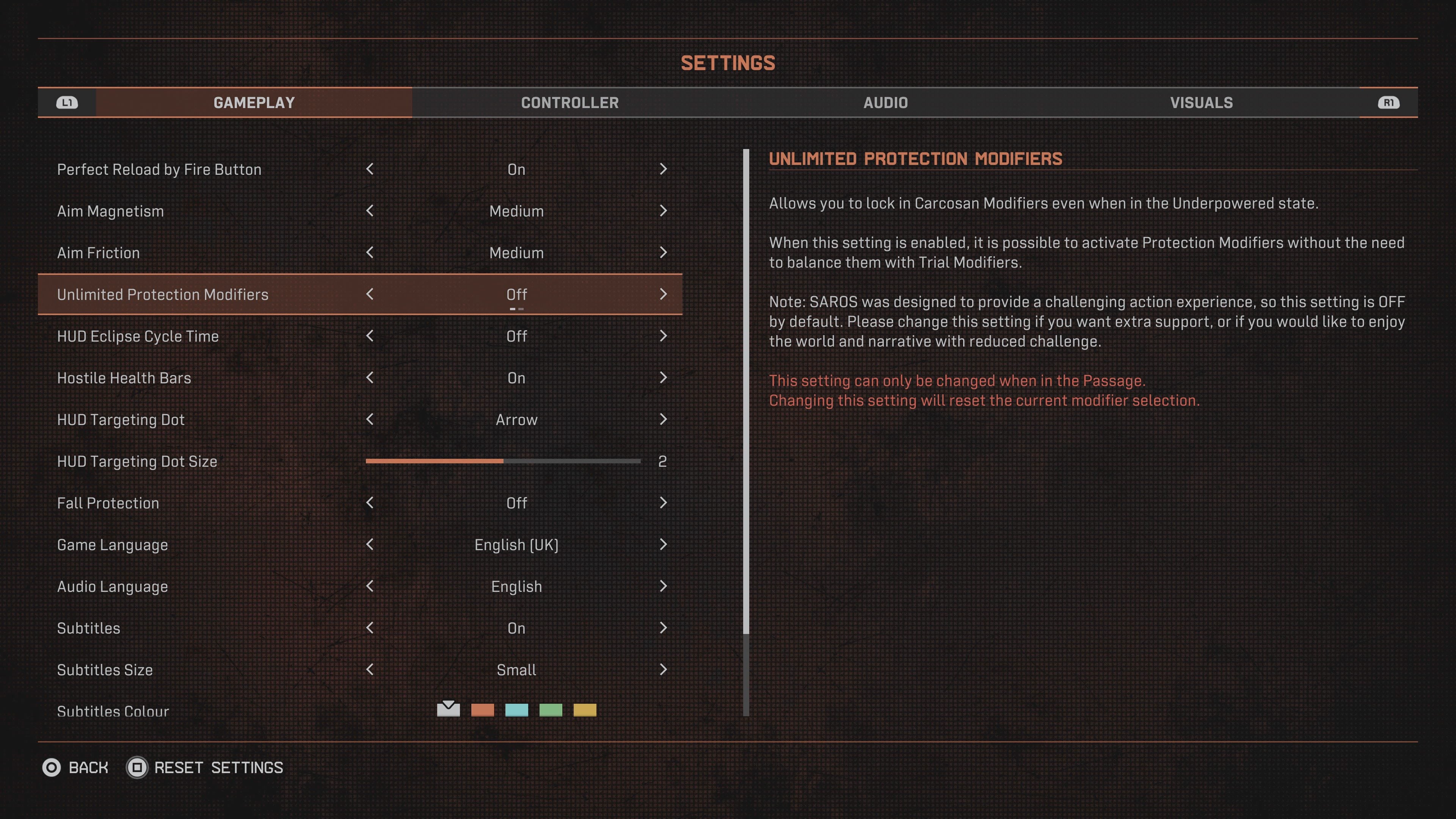Select the Gameplay tab
Image resolution: width=1456 pixels, height=819 pixels.
click(254, 103)
